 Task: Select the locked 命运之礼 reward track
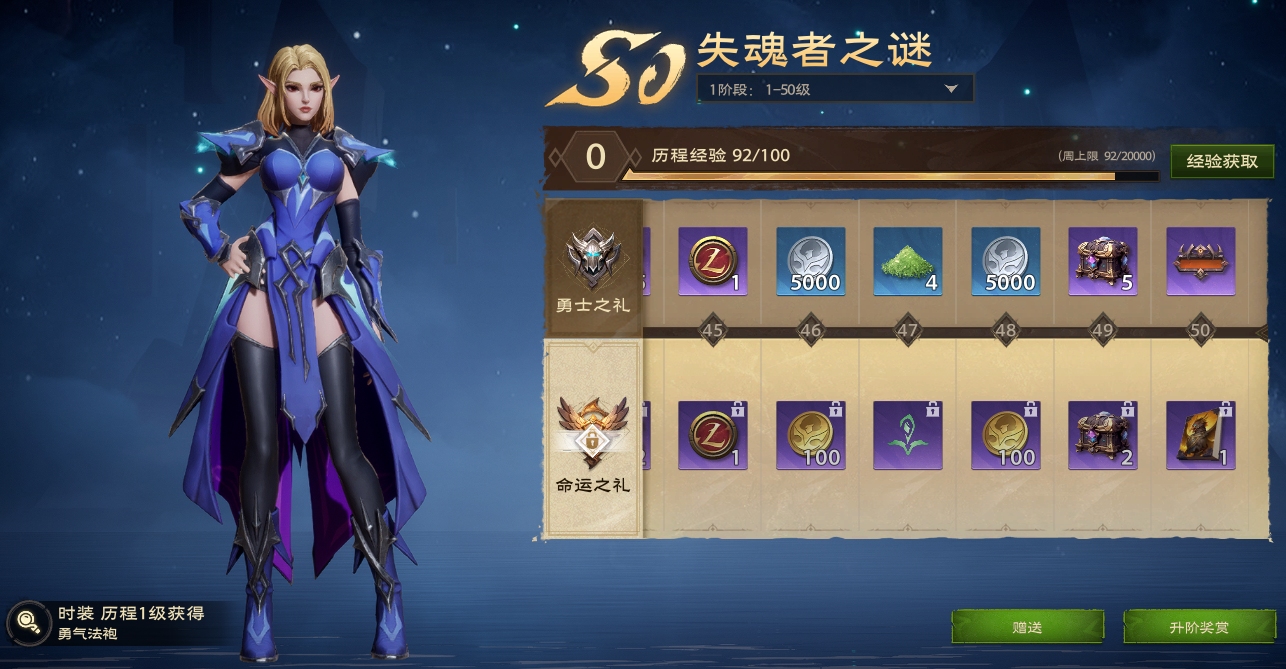click(593, 440)
